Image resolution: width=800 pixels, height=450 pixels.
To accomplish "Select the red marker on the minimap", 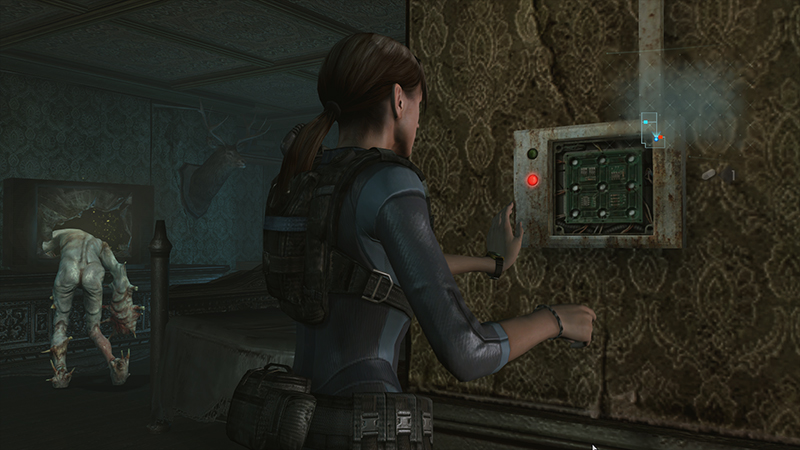I will coord(661,138).
